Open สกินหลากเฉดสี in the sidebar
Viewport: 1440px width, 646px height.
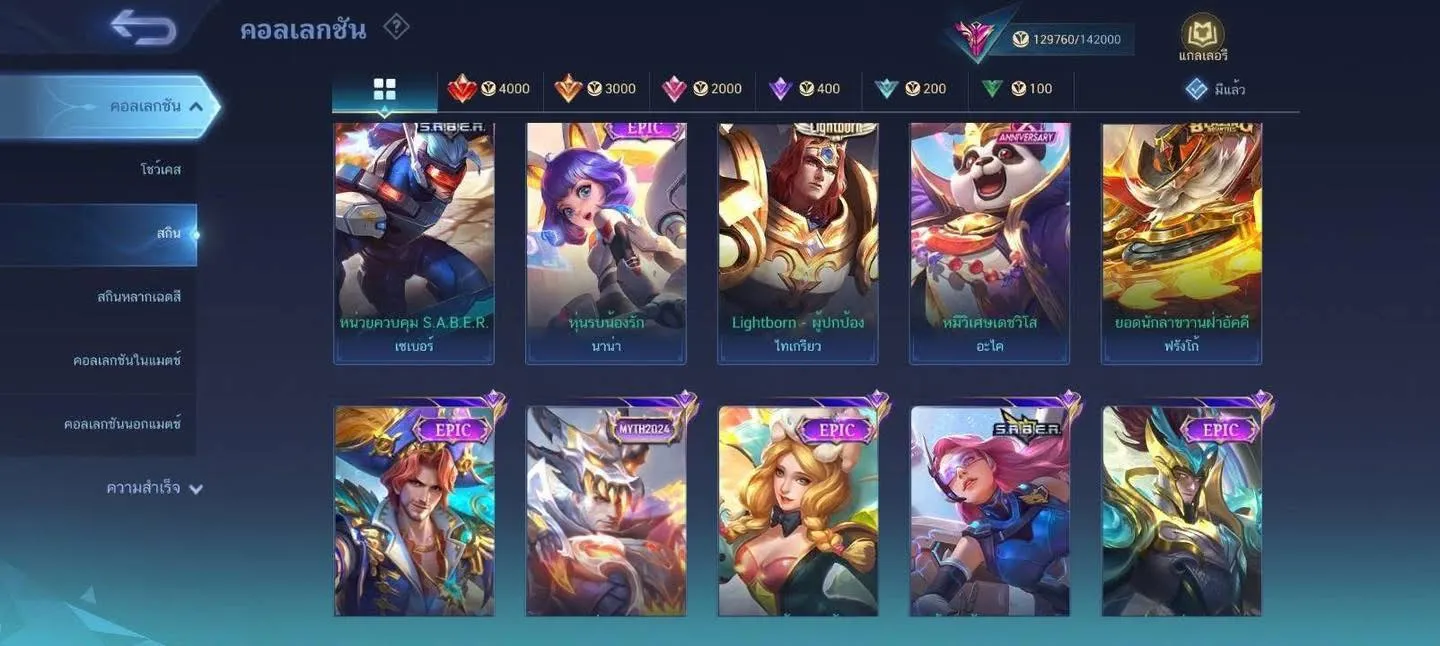coord(139,297)
